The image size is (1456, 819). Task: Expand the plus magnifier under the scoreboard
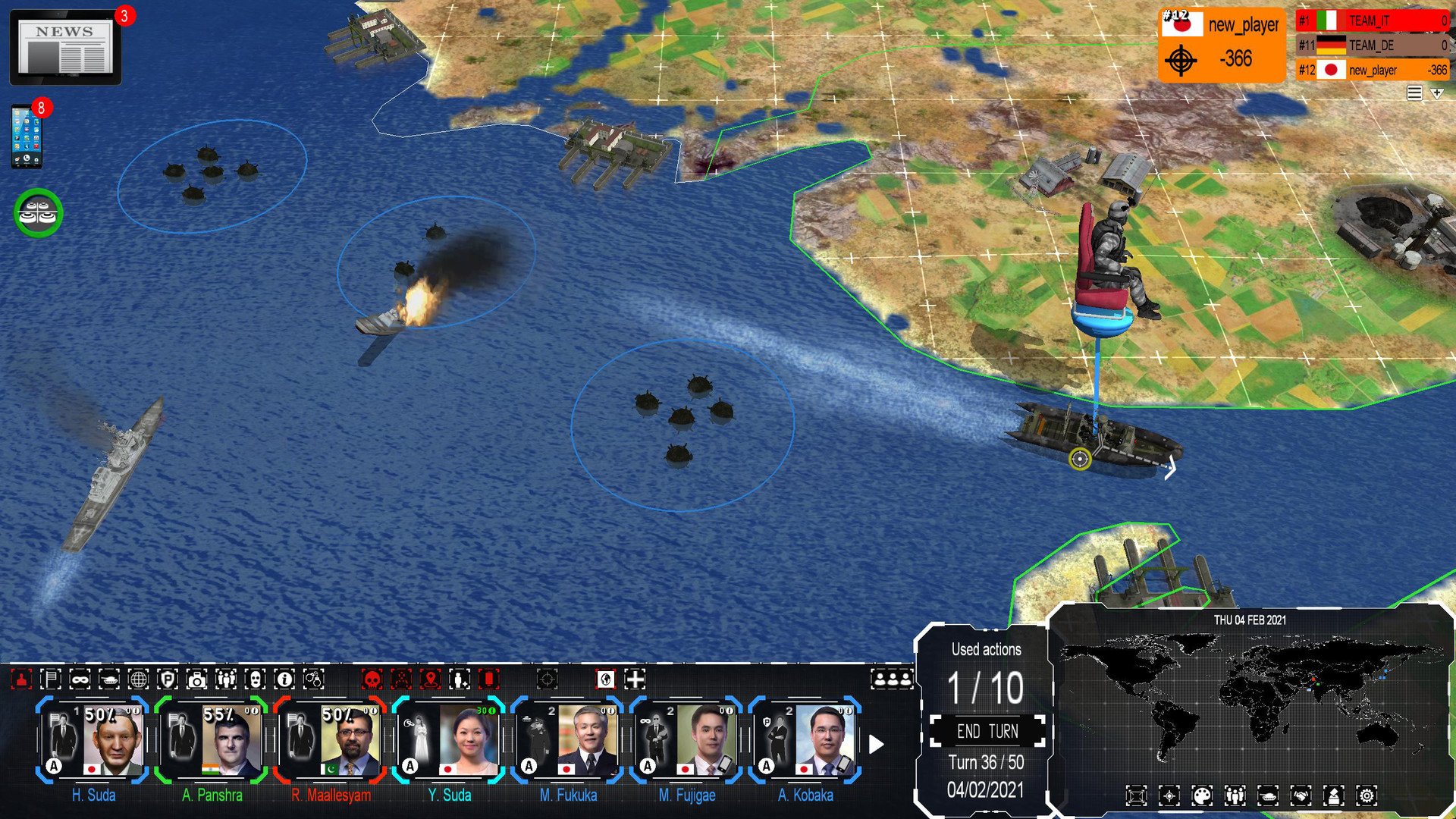[x=1436, y=93]
